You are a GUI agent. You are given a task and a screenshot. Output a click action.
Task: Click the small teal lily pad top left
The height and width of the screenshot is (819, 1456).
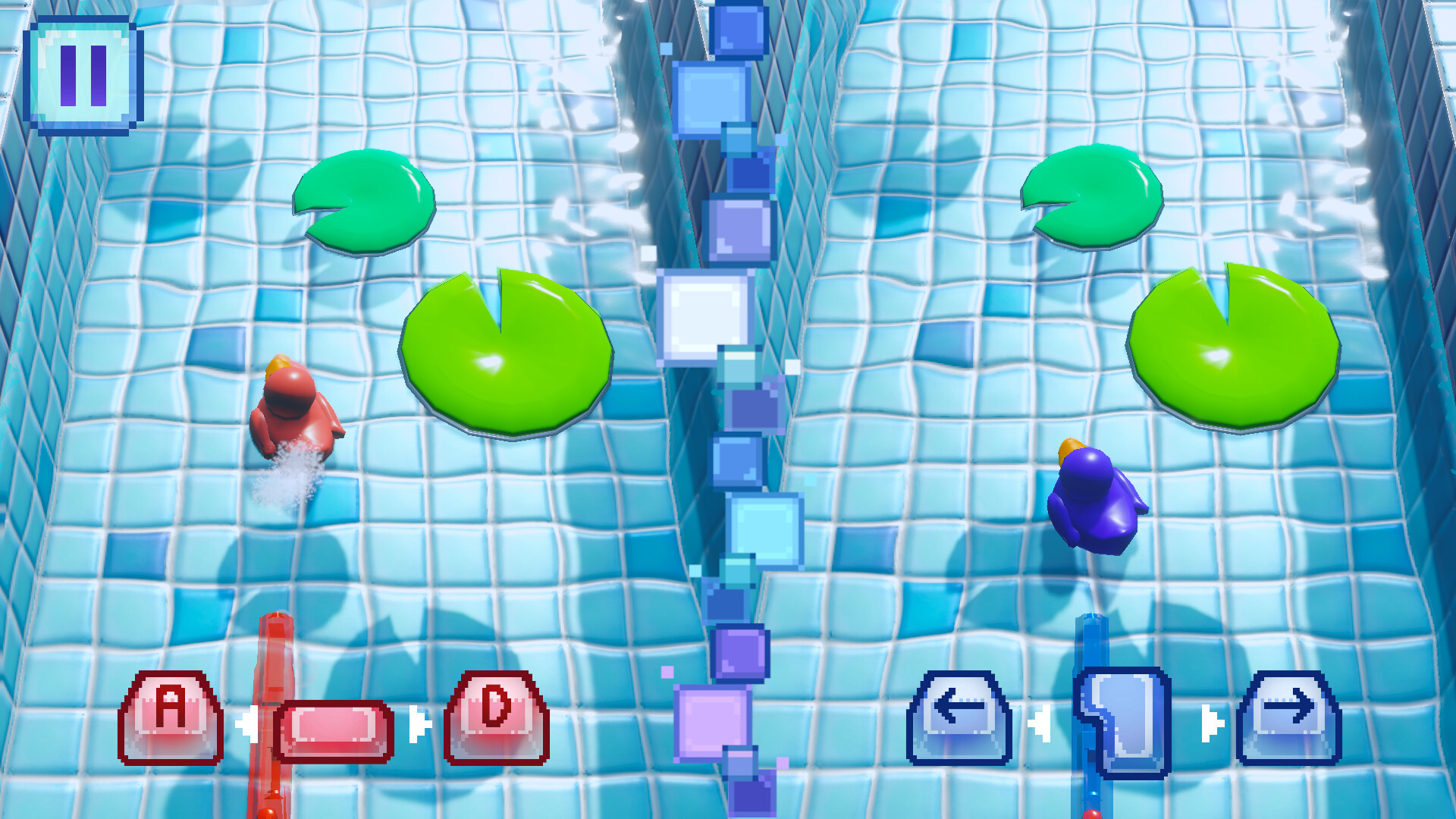(362, 201)
